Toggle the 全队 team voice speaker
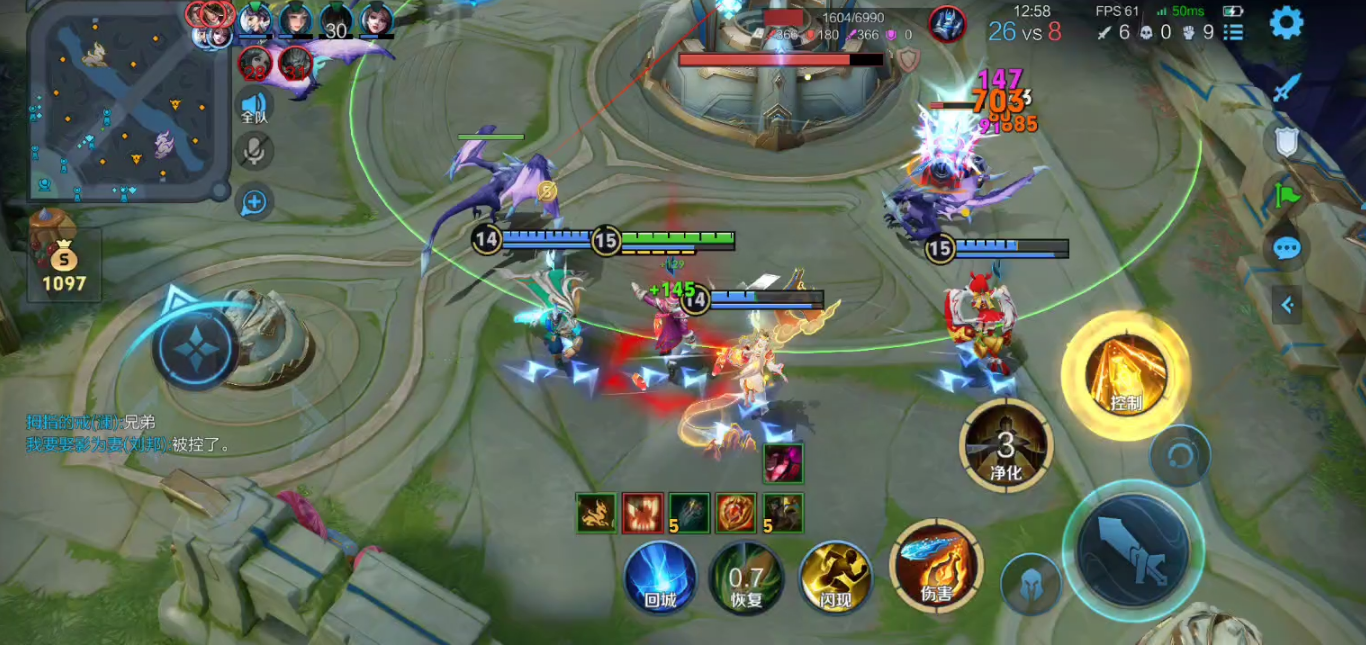Screen dimensions: 1366x645 [x=255, y=106]
